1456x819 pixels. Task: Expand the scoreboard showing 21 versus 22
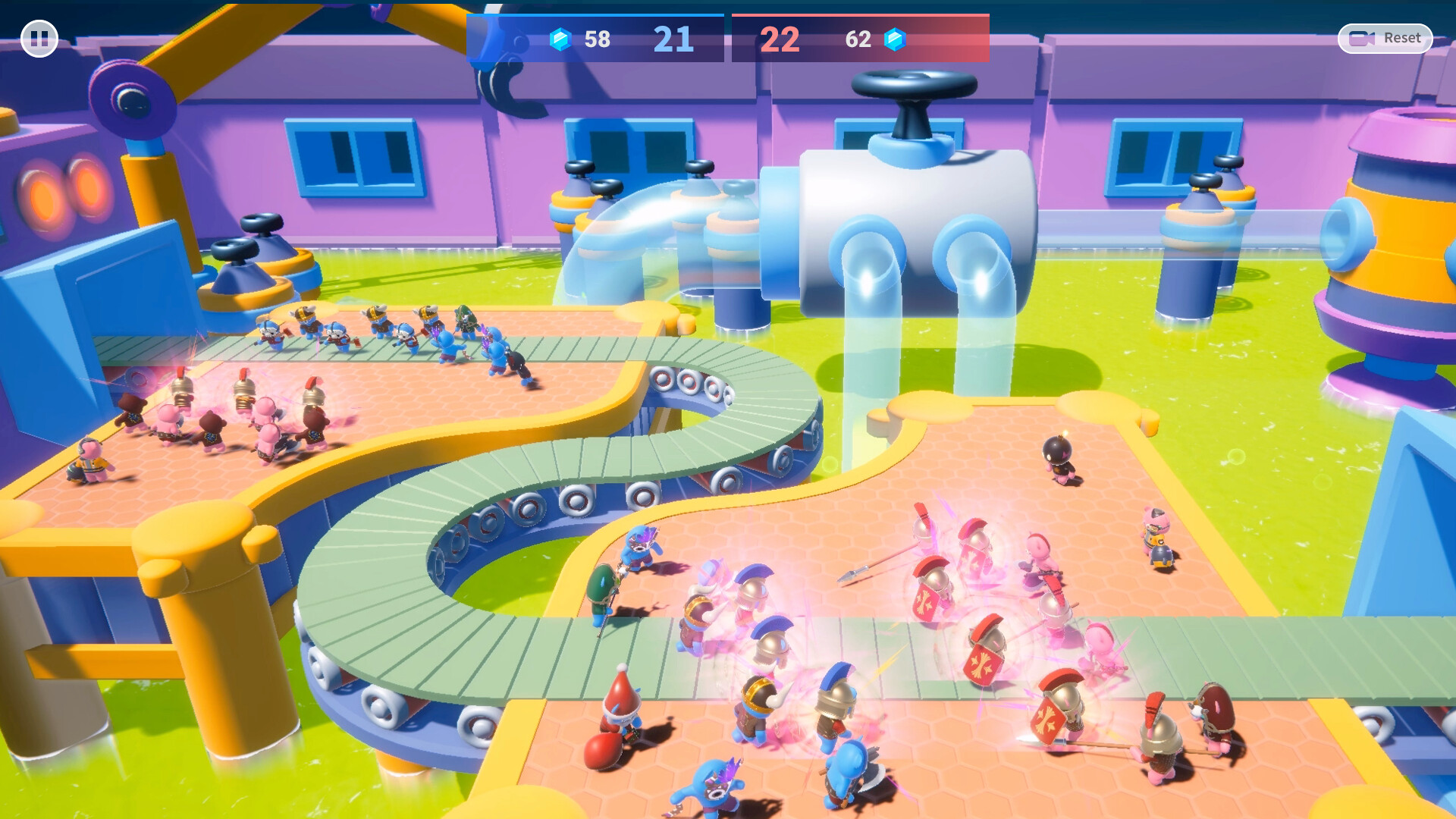click(728, 39)
